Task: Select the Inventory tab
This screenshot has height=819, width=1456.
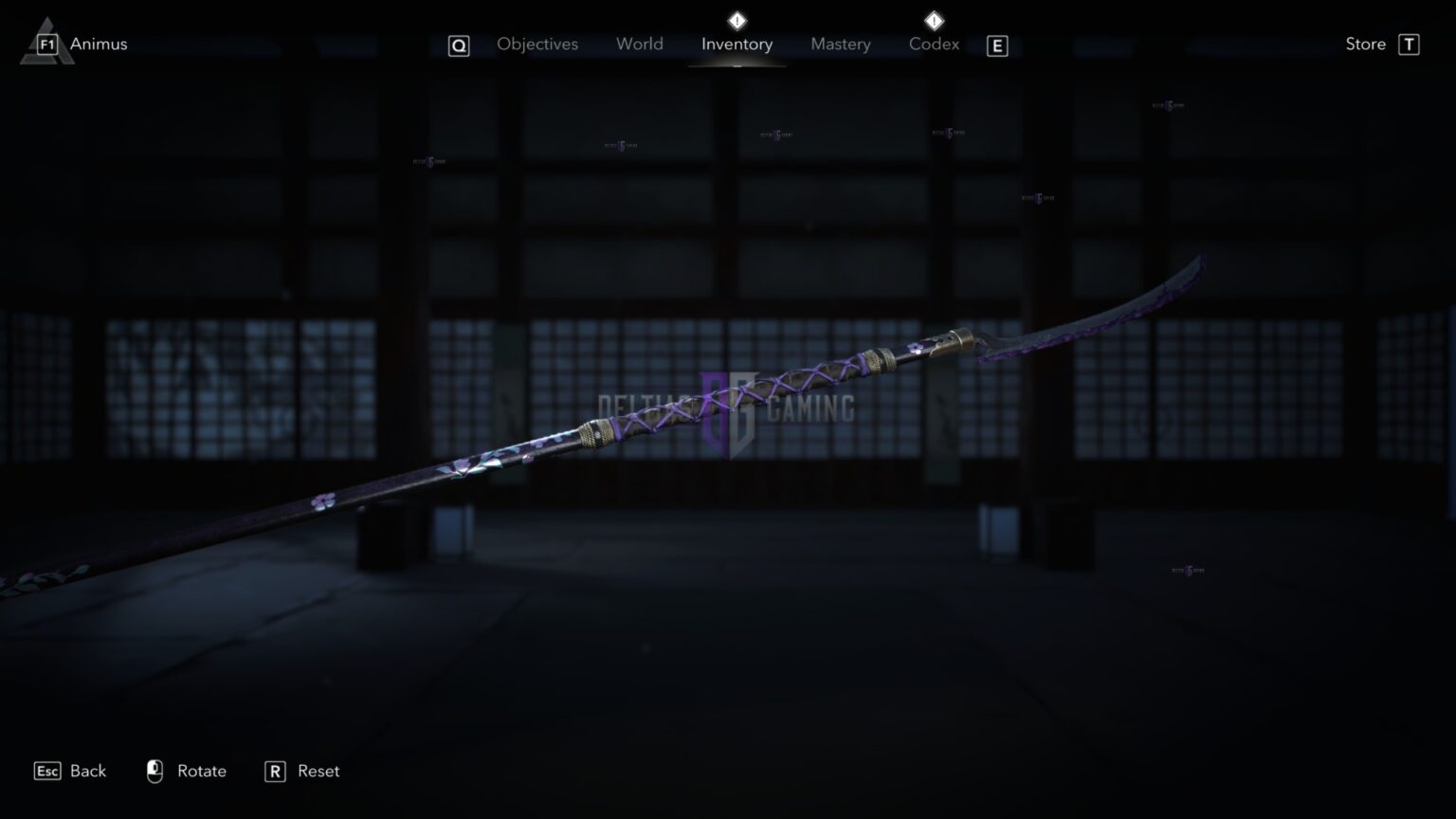Action: [x=737, y=44]
